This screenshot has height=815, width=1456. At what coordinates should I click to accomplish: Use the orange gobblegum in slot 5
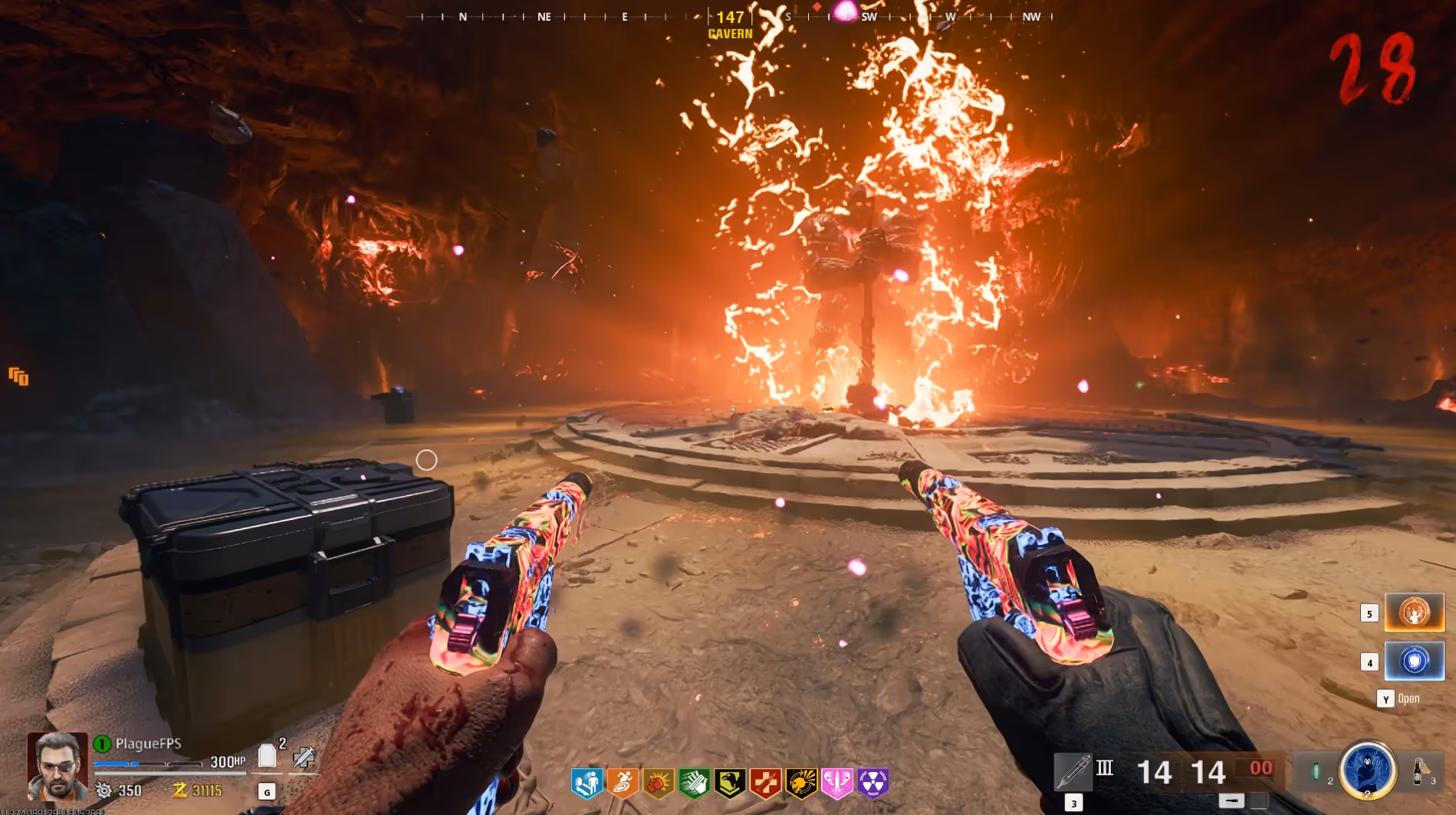point(1415,613)
